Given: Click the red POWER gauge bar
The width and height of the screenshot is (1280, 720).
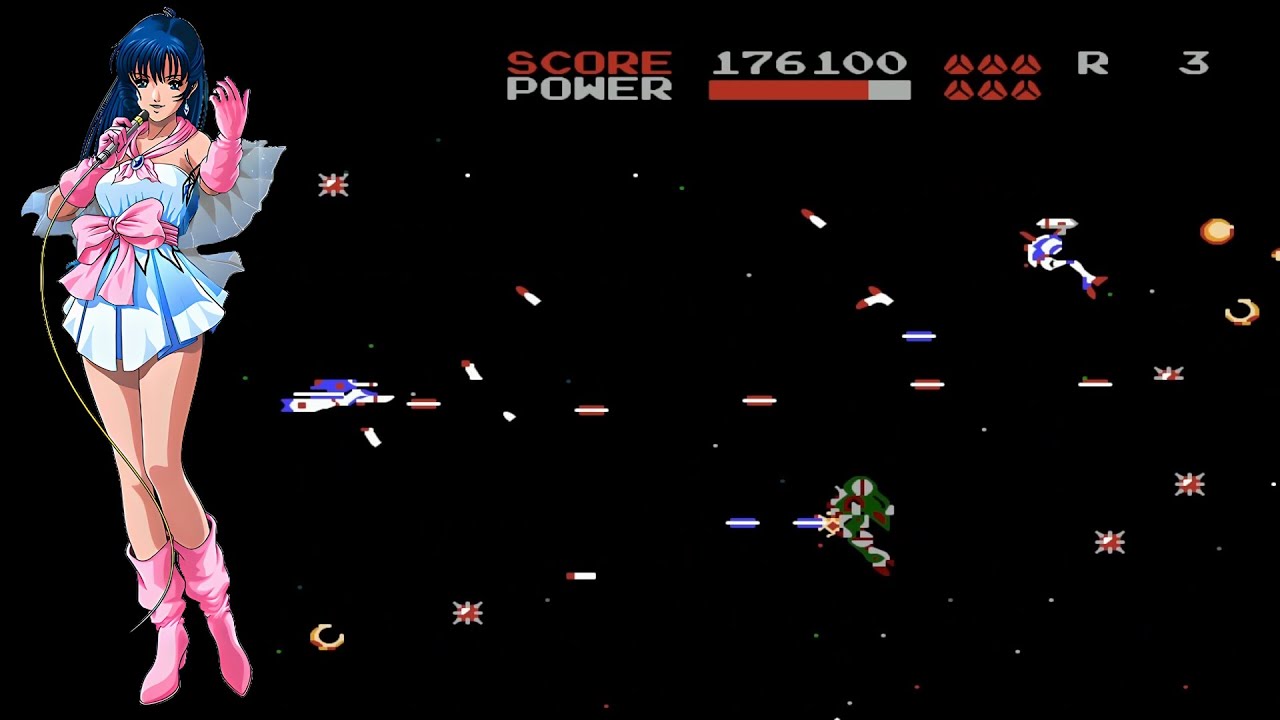Looking at the screenshot, I should point(790,91).
